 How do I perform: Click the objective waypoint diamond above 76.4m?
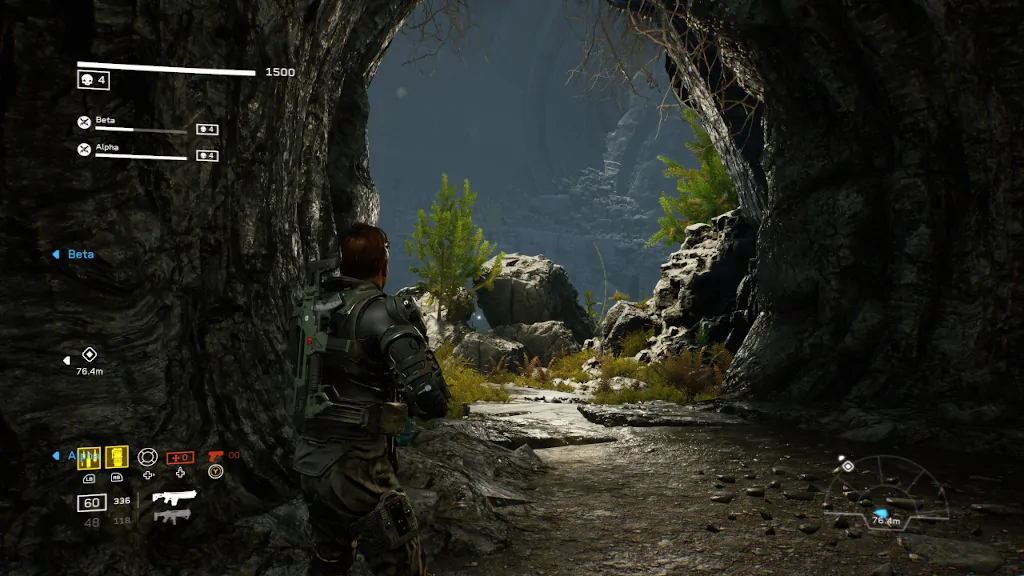pos(89,354)
